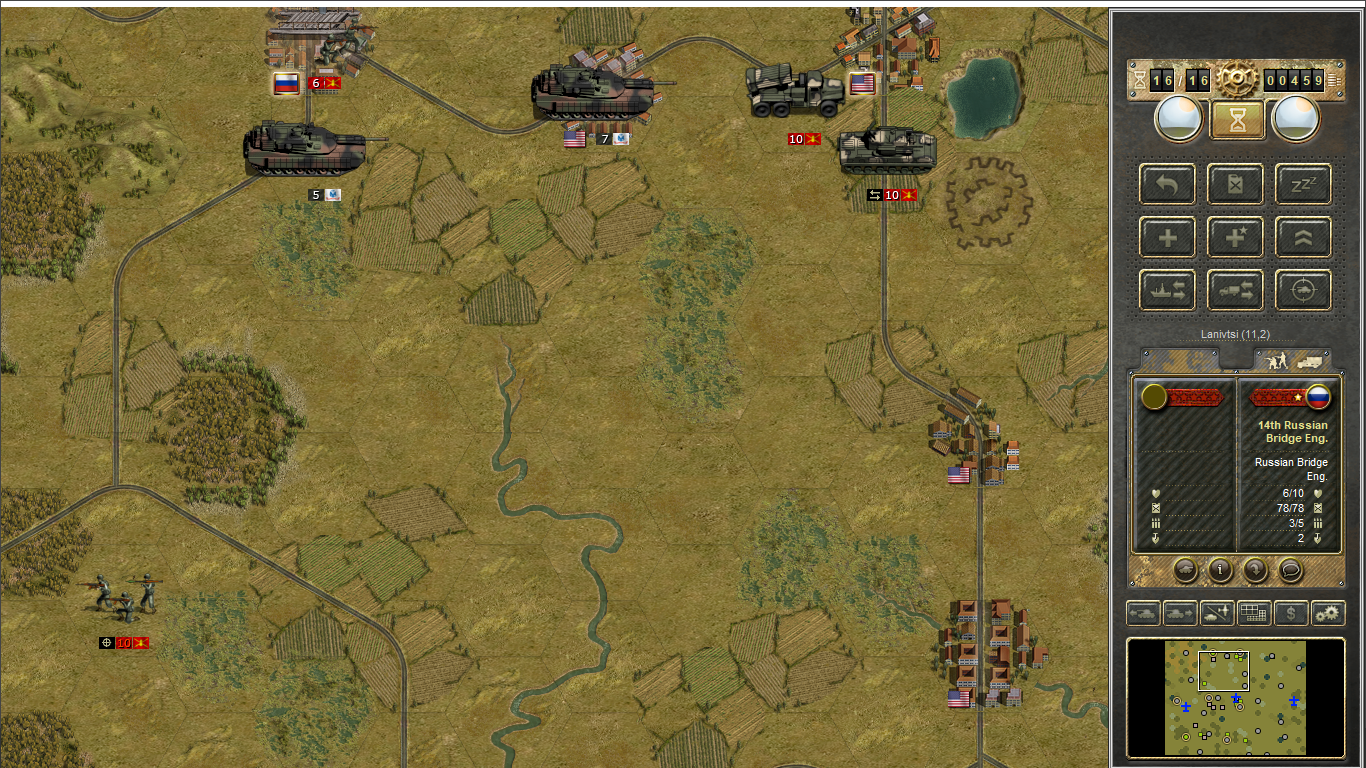The height and width of the screenshot is (768, 1366).
Task: Go to the next unit
Action: pos(1180,612)
